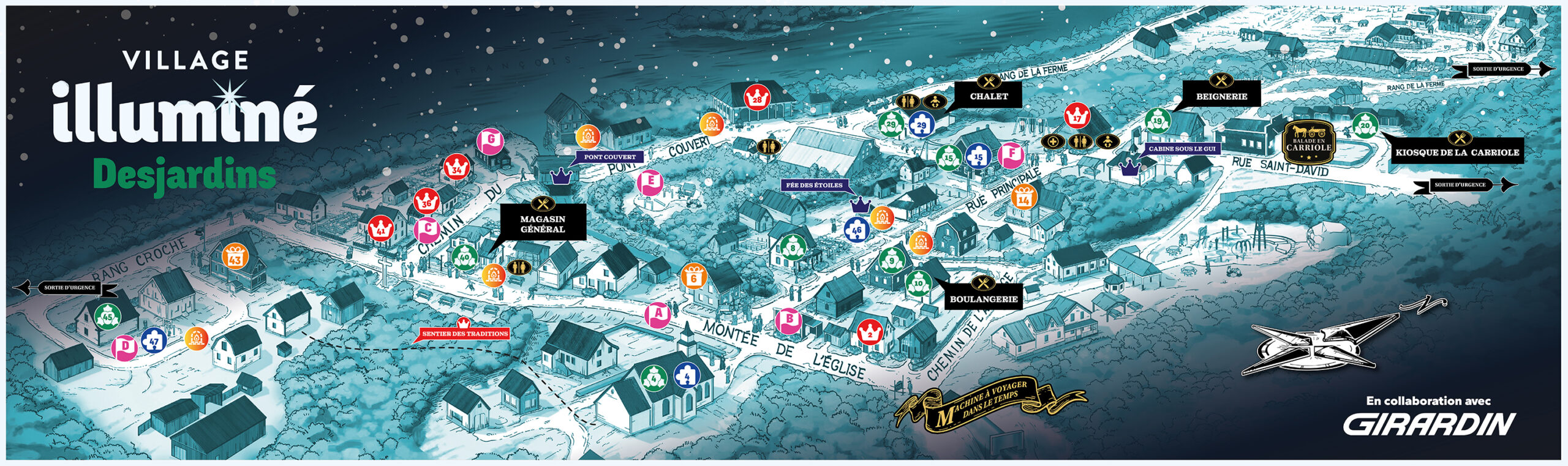This screenshot has width=1568, height=466.
Task: Click the orange gift marker 43
Action: (235, 257)
